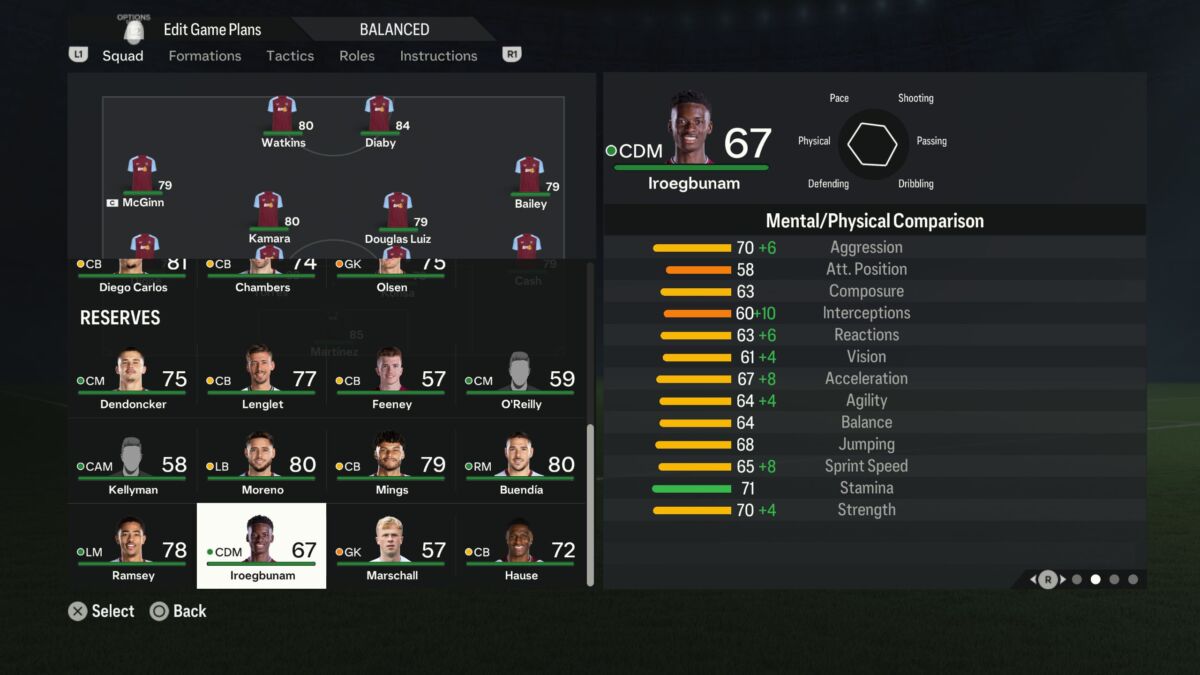The height and width of the screenshot is (675, 1200).
Task: Select Kamara in midfield
Action: click(268, 216)
